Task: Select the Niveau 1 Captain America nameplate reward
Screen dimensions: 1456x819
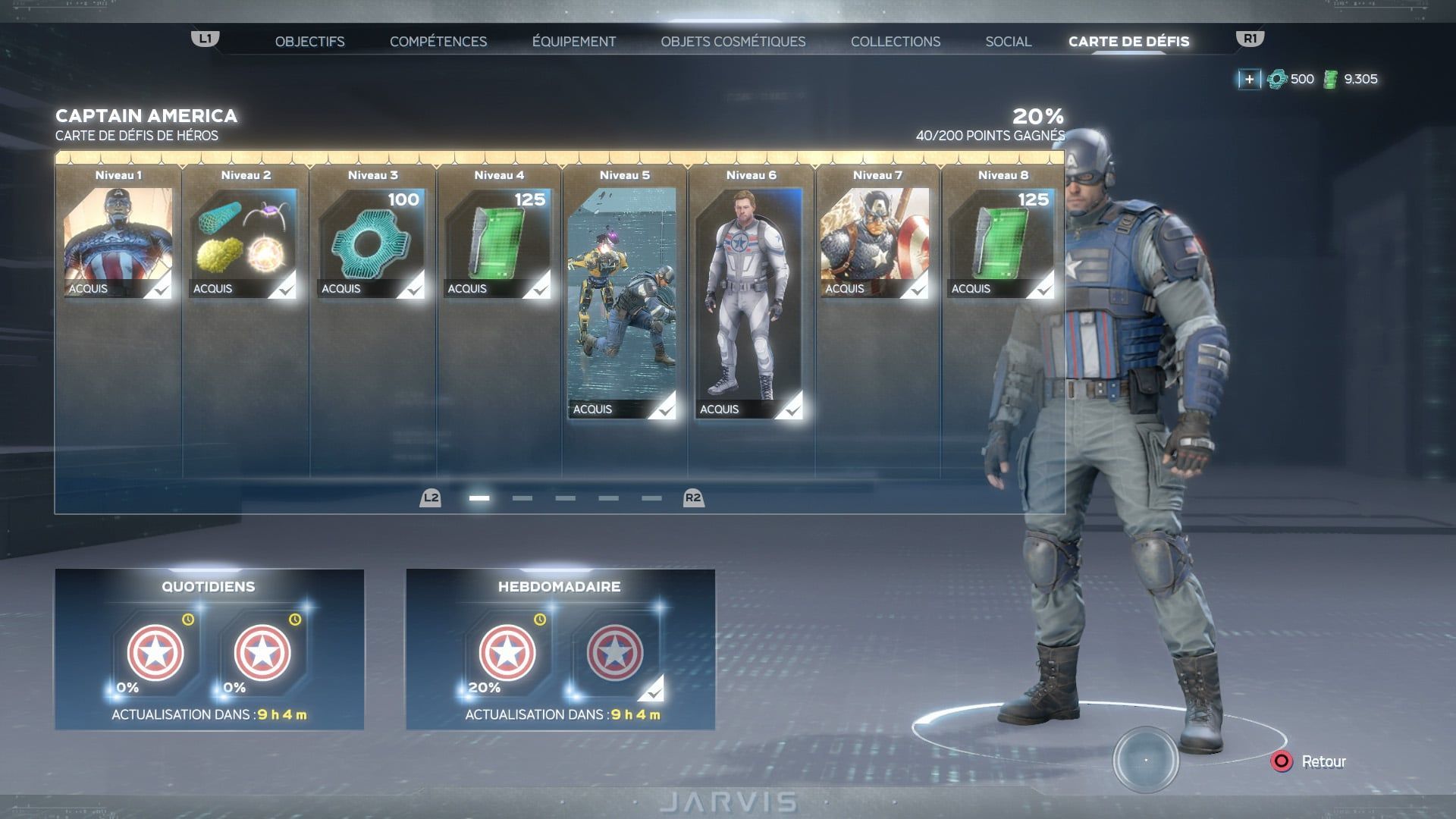Action: (118, 243)
